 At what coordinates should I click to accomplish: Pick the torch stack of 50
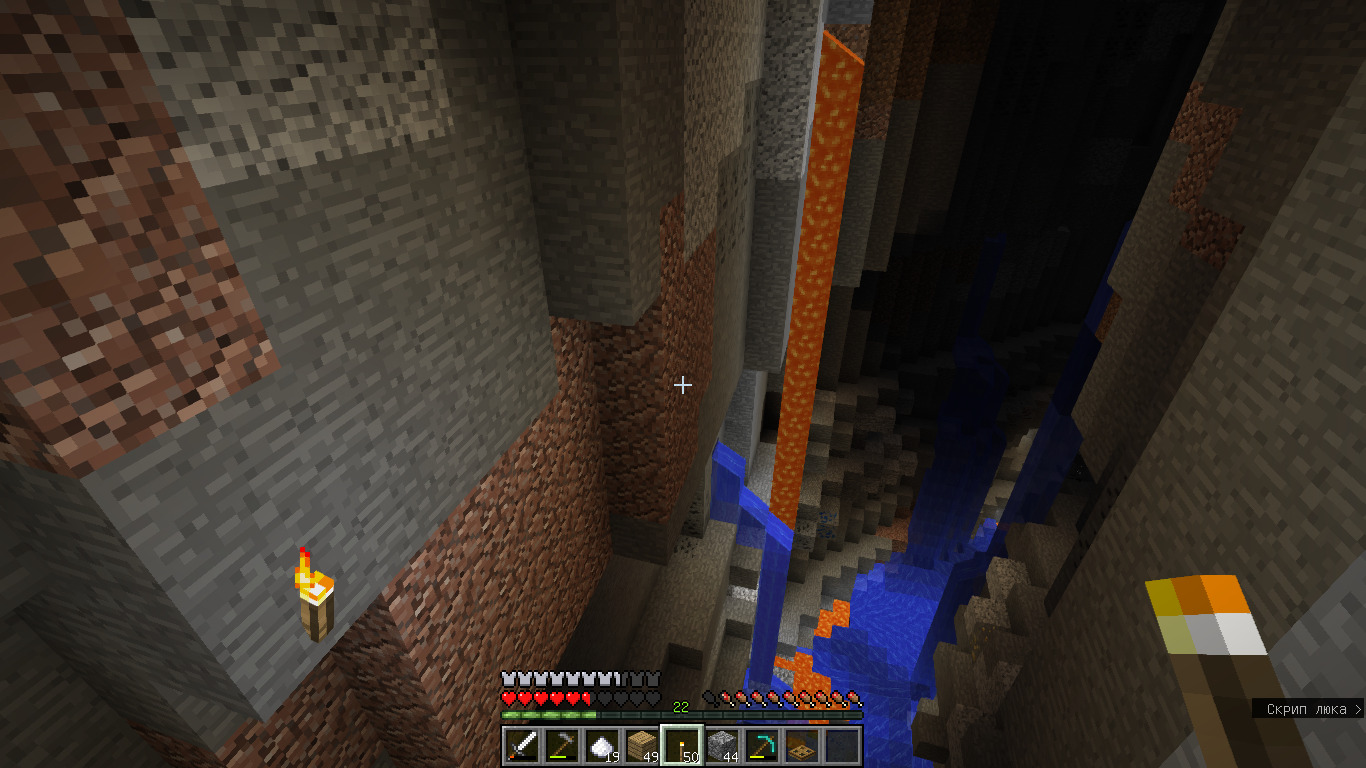(682, 746)
